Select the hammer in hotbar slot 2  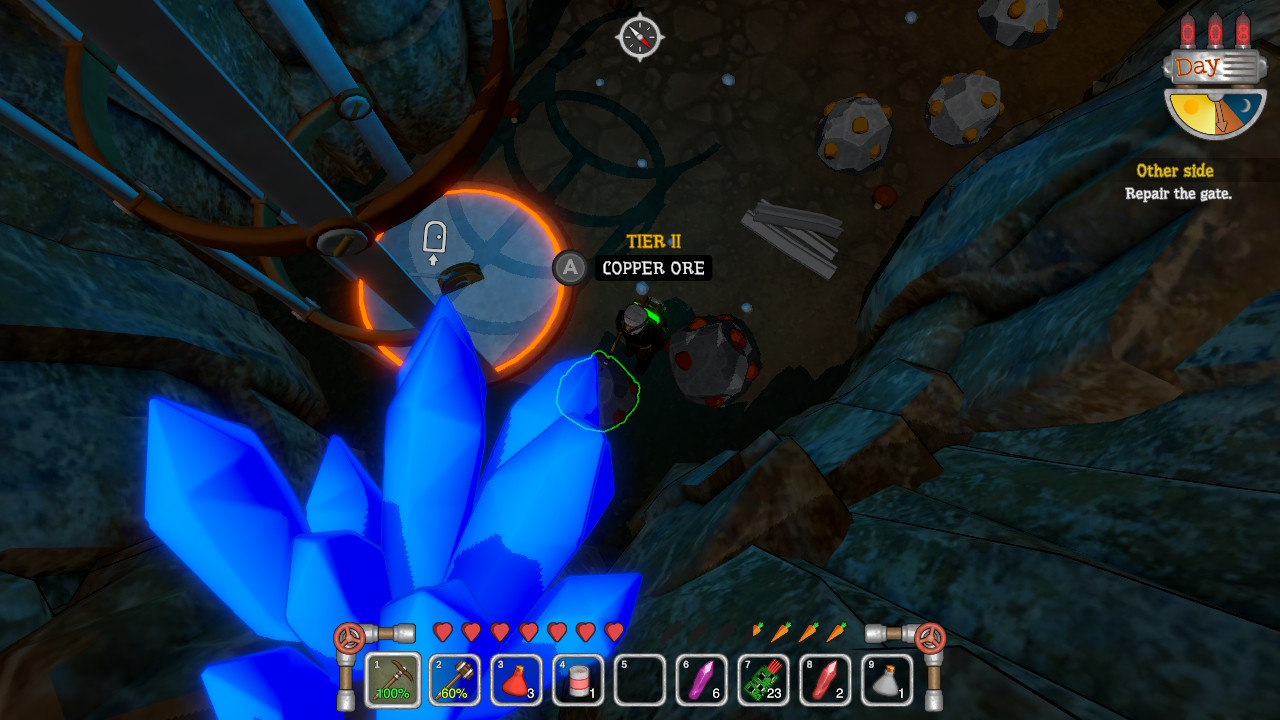[x=454, y=680]
